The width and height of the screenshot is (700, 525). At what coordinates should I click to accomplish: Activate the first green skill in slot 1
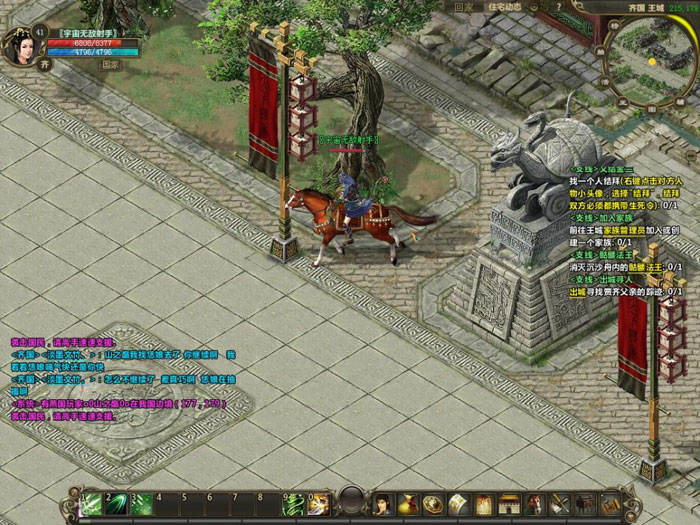[x=93, y=502]
